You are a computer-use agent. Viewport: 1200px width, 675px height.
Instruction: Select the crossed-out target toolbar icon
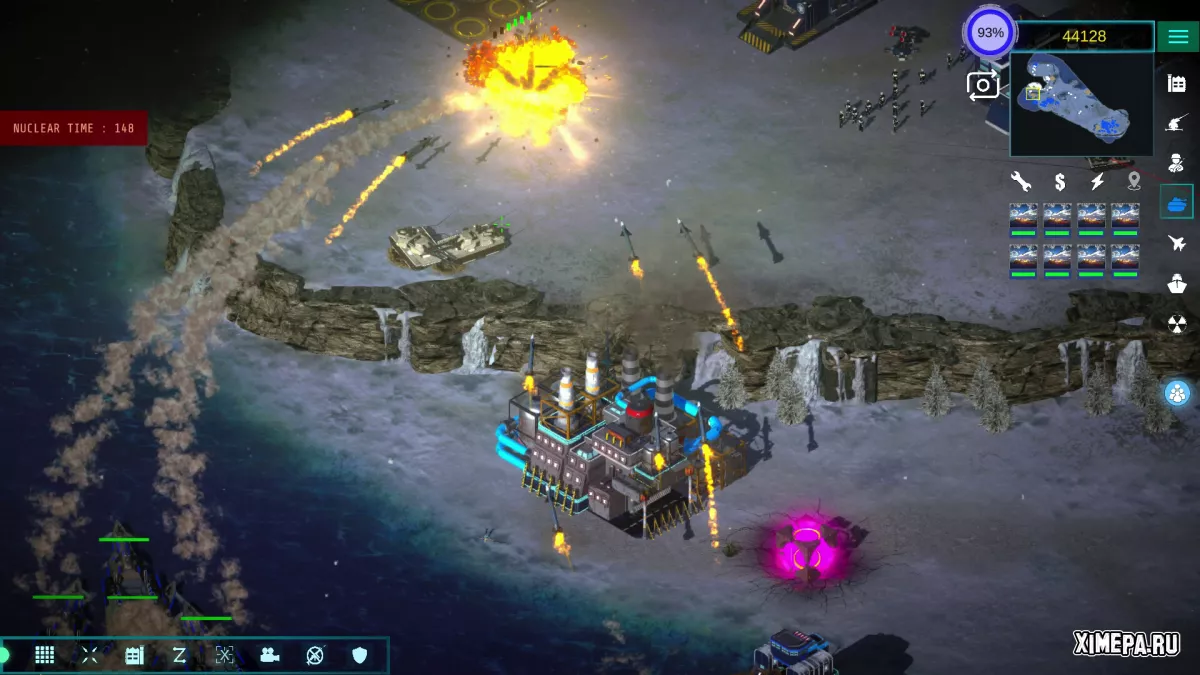(315, 655)
